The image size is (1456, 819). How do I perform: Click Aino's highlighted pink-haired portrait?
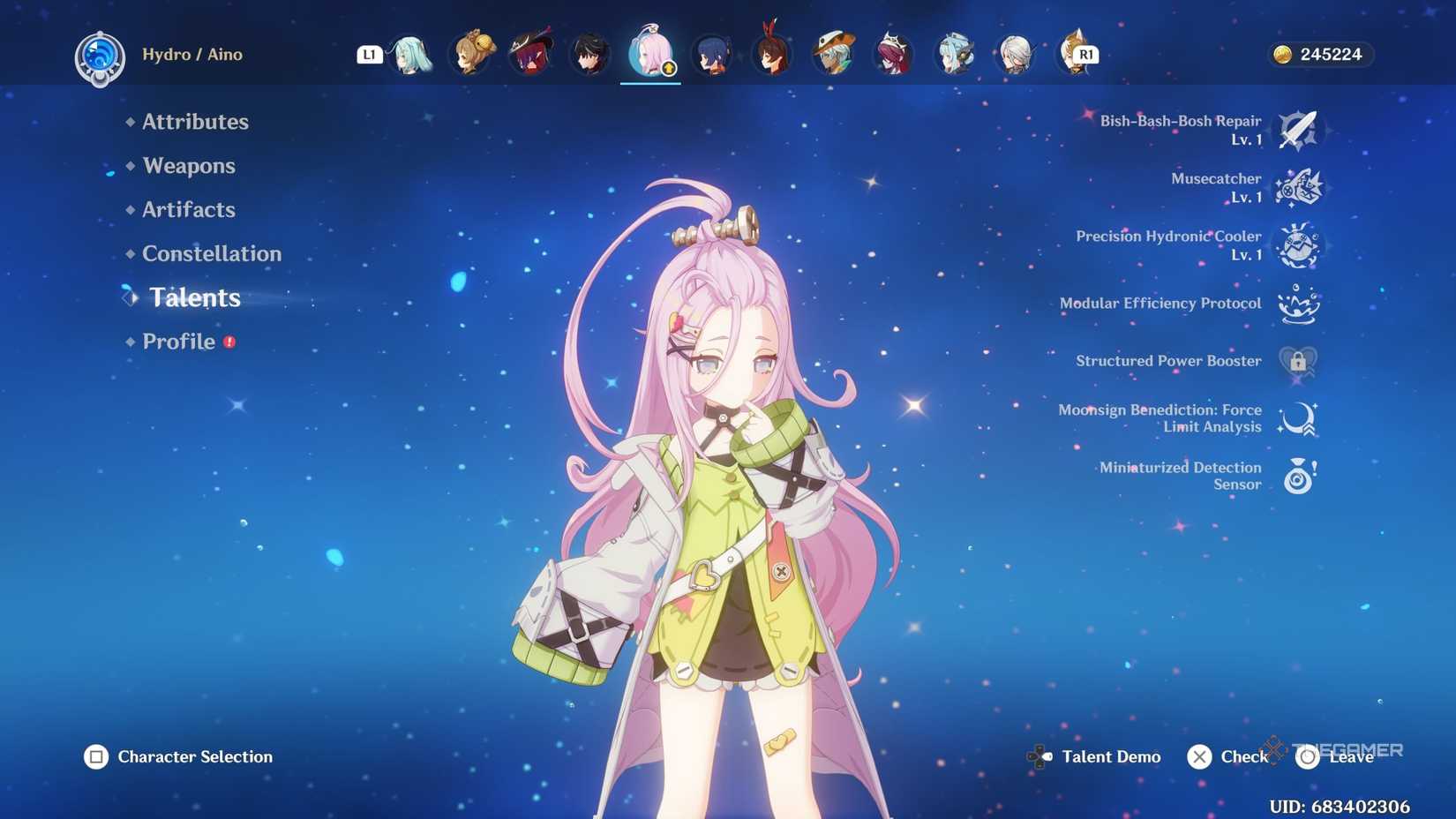tap(650, 55)
